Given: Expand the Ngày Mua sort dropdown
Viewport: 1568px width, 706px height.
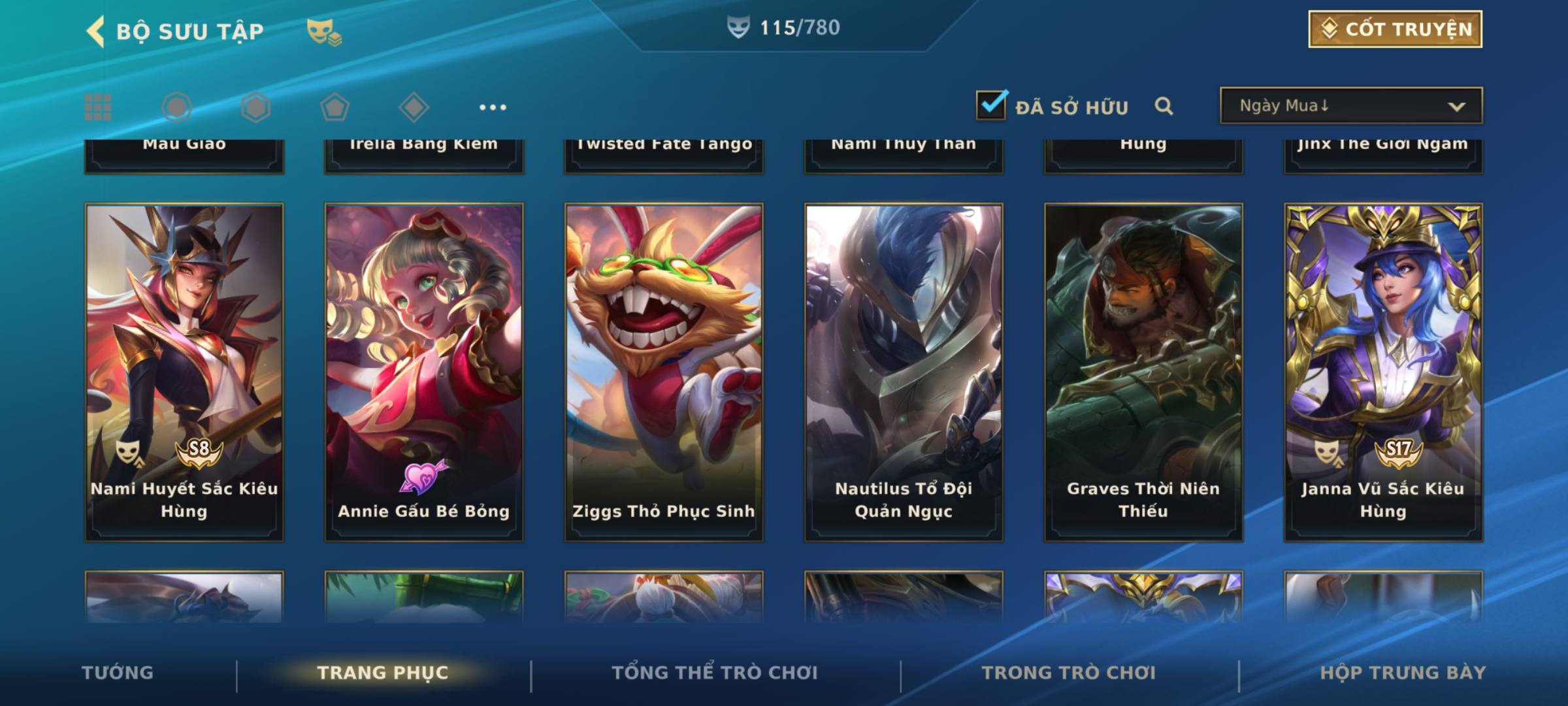Looking at the screenshot, I should pyautogui.click(x=1351, y=106).
